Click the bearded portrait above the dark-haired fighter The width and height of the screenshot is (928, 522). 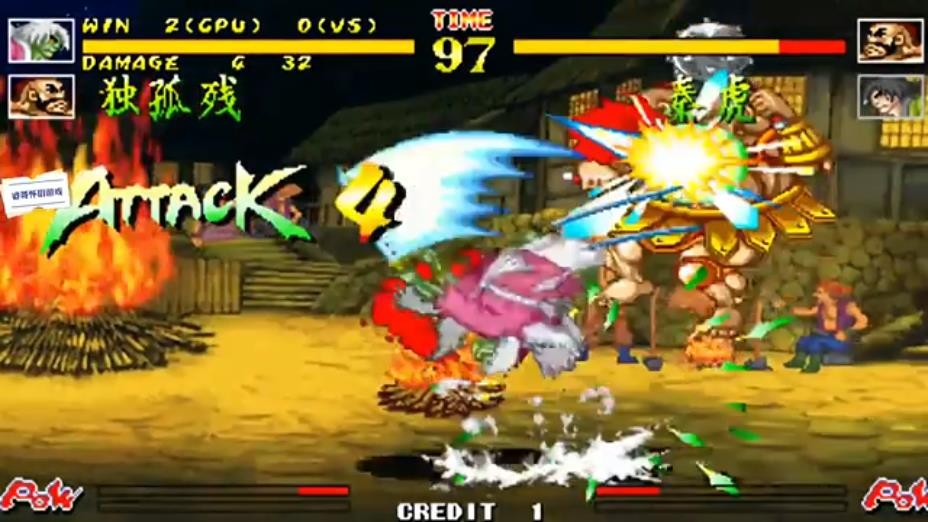889,40
